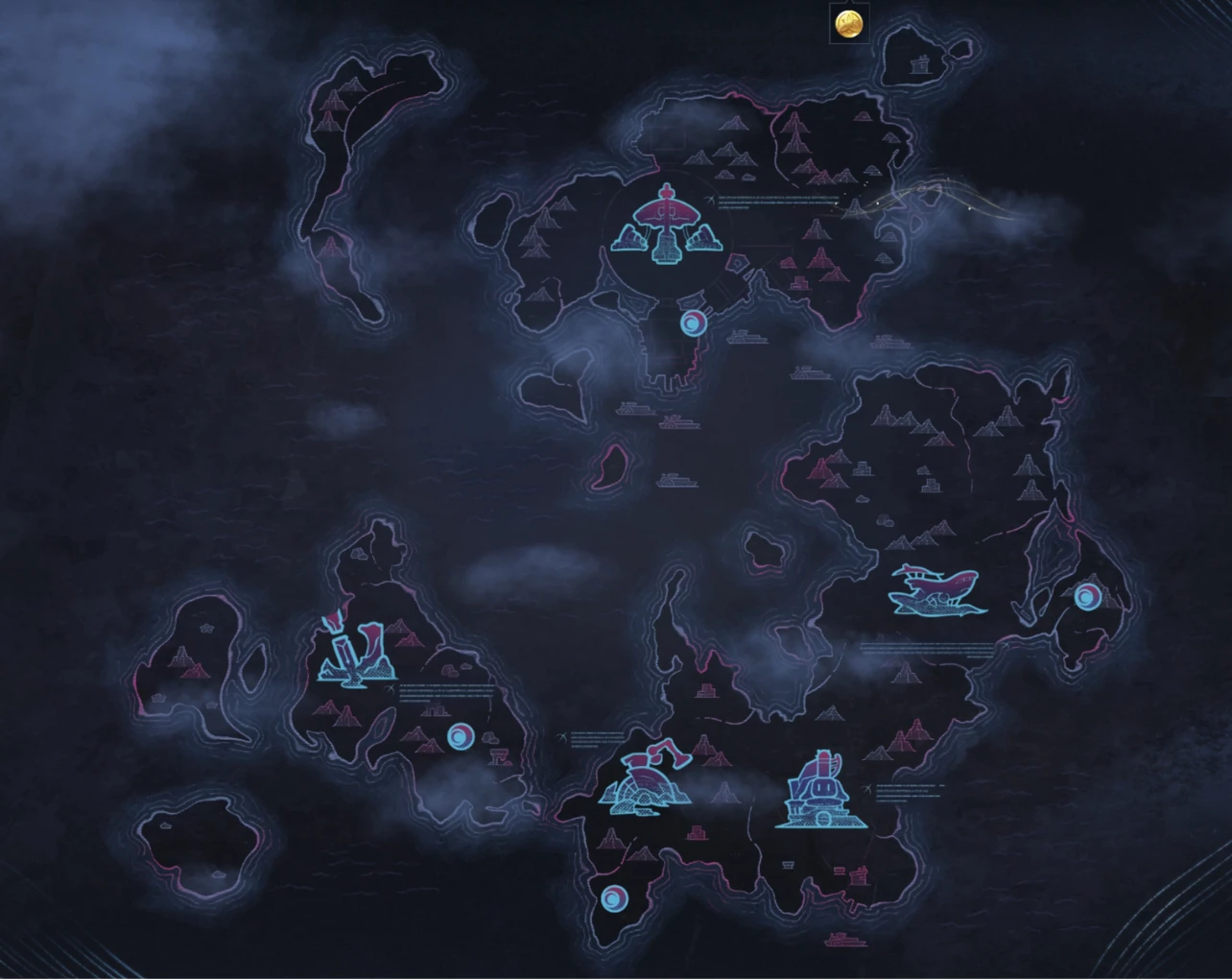Select the pink temple ruin icon on western island

499,758
